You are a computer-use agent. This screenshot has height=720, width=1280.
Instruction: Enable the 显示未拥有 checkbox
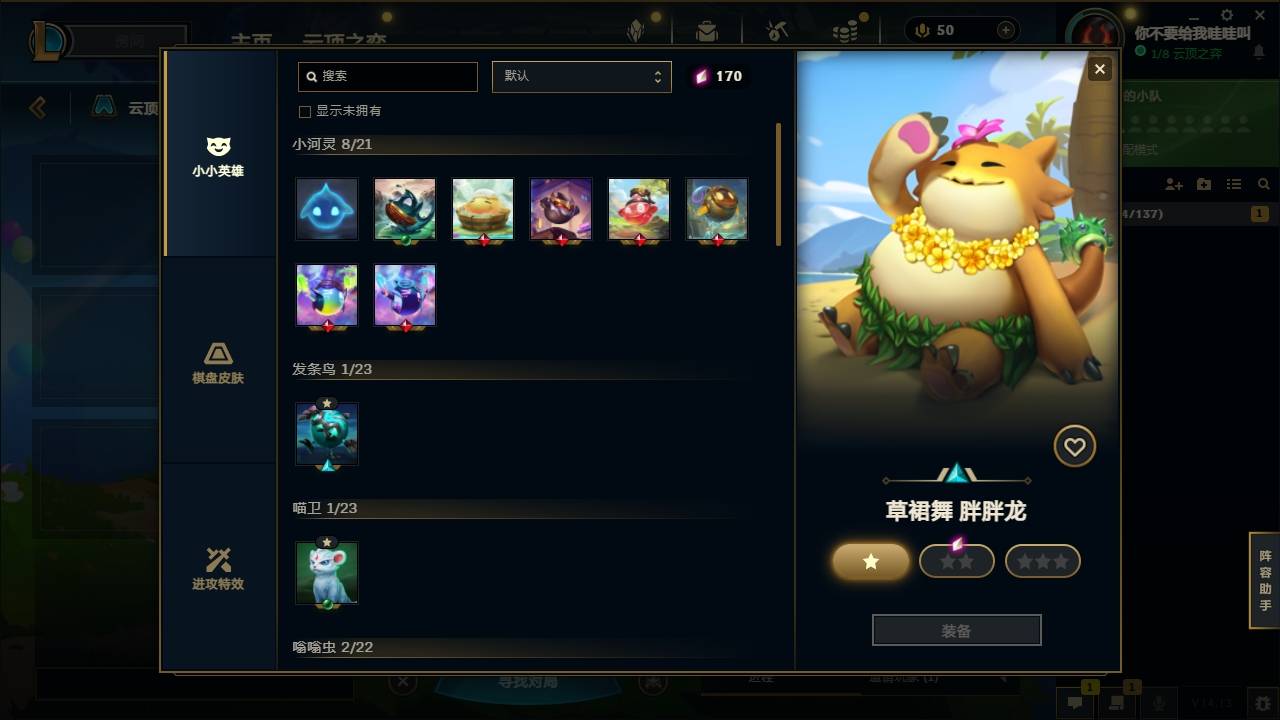pyautogui.click(x=304, y=112)
